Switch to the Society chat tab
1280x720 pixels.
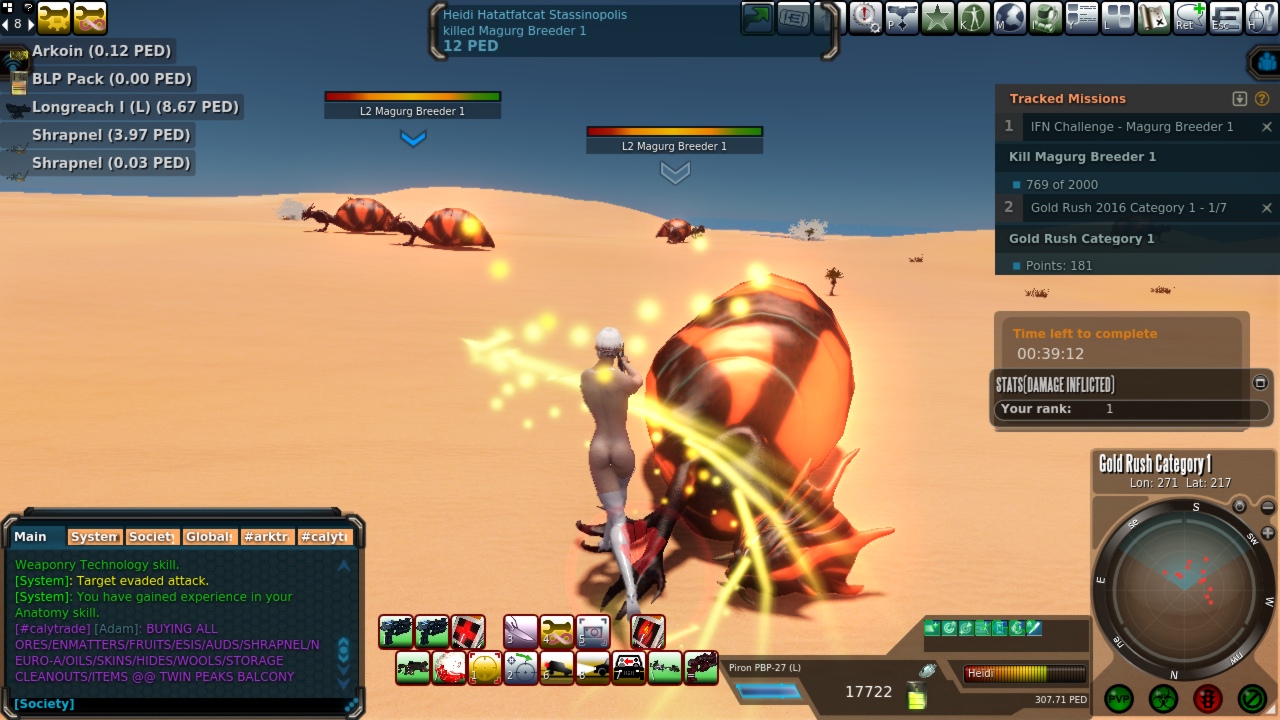pos(152,537)
